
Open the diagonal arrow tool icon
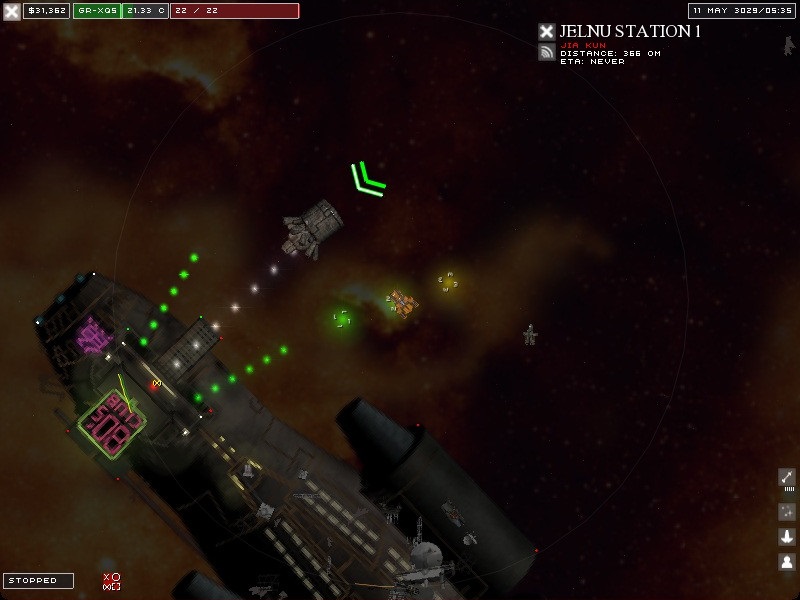[x=787, y=478]
